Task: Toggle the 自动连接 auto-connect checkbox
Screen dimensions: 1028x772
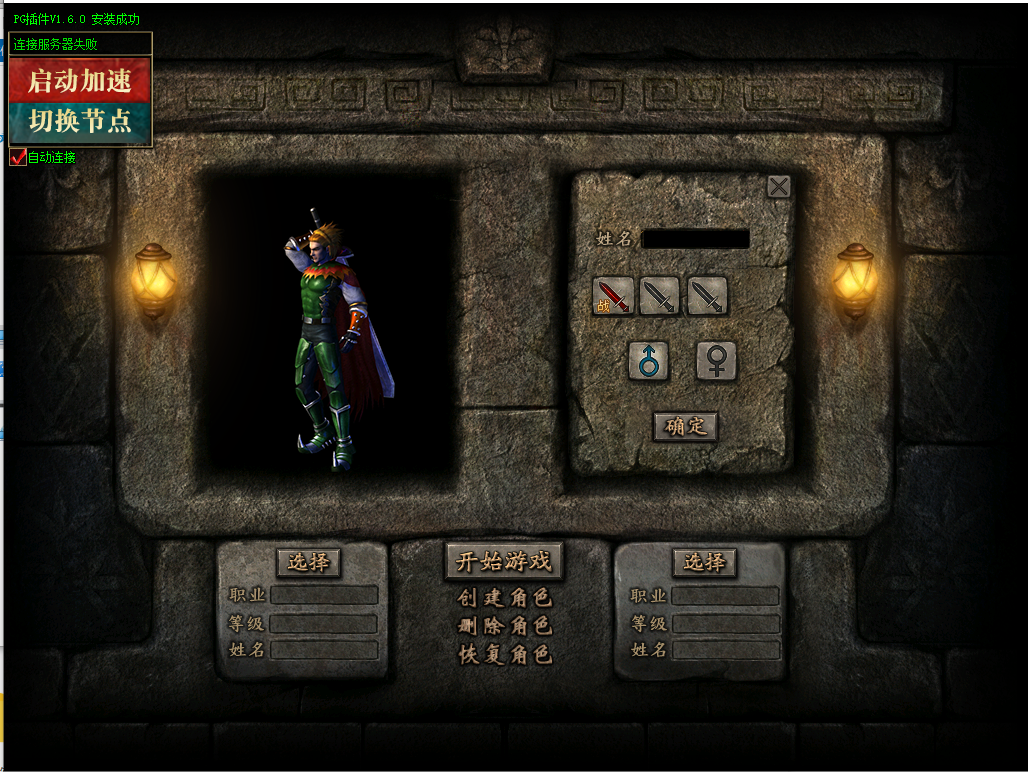Action: tap(18, 157)
